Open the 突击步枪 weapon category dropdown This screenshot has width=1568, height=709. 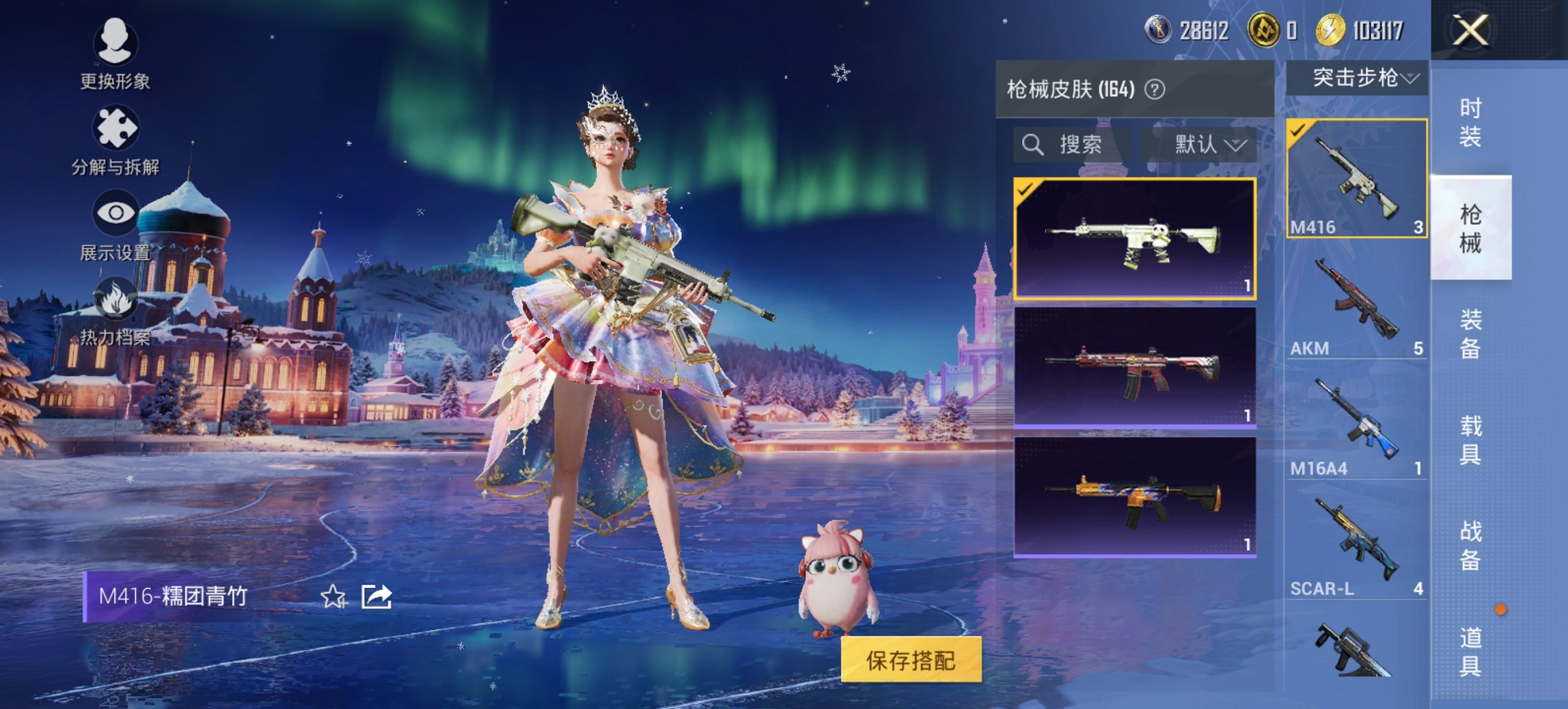point(1361,78)
